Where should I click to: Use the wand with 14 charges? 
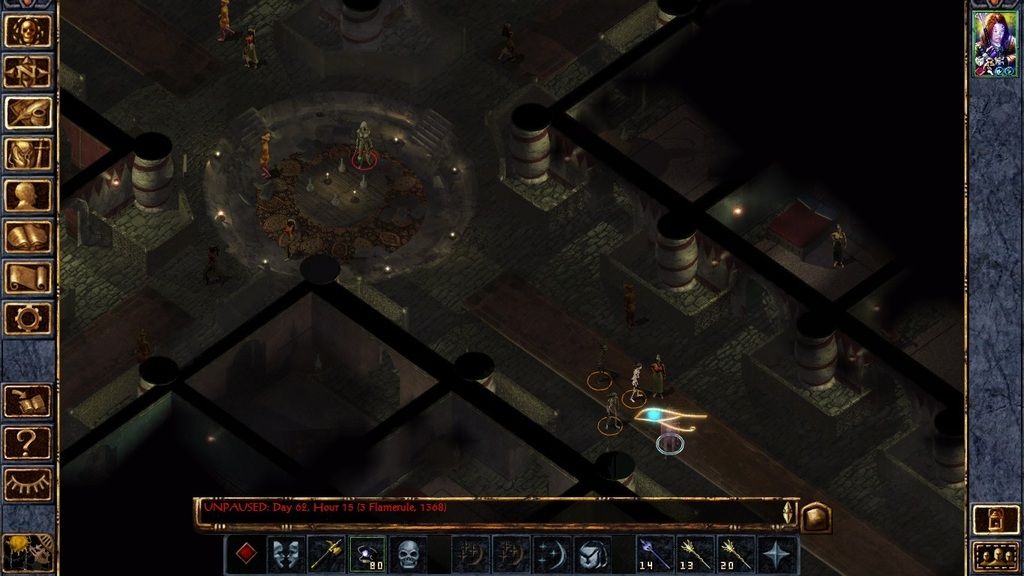[x=654, y=554]
